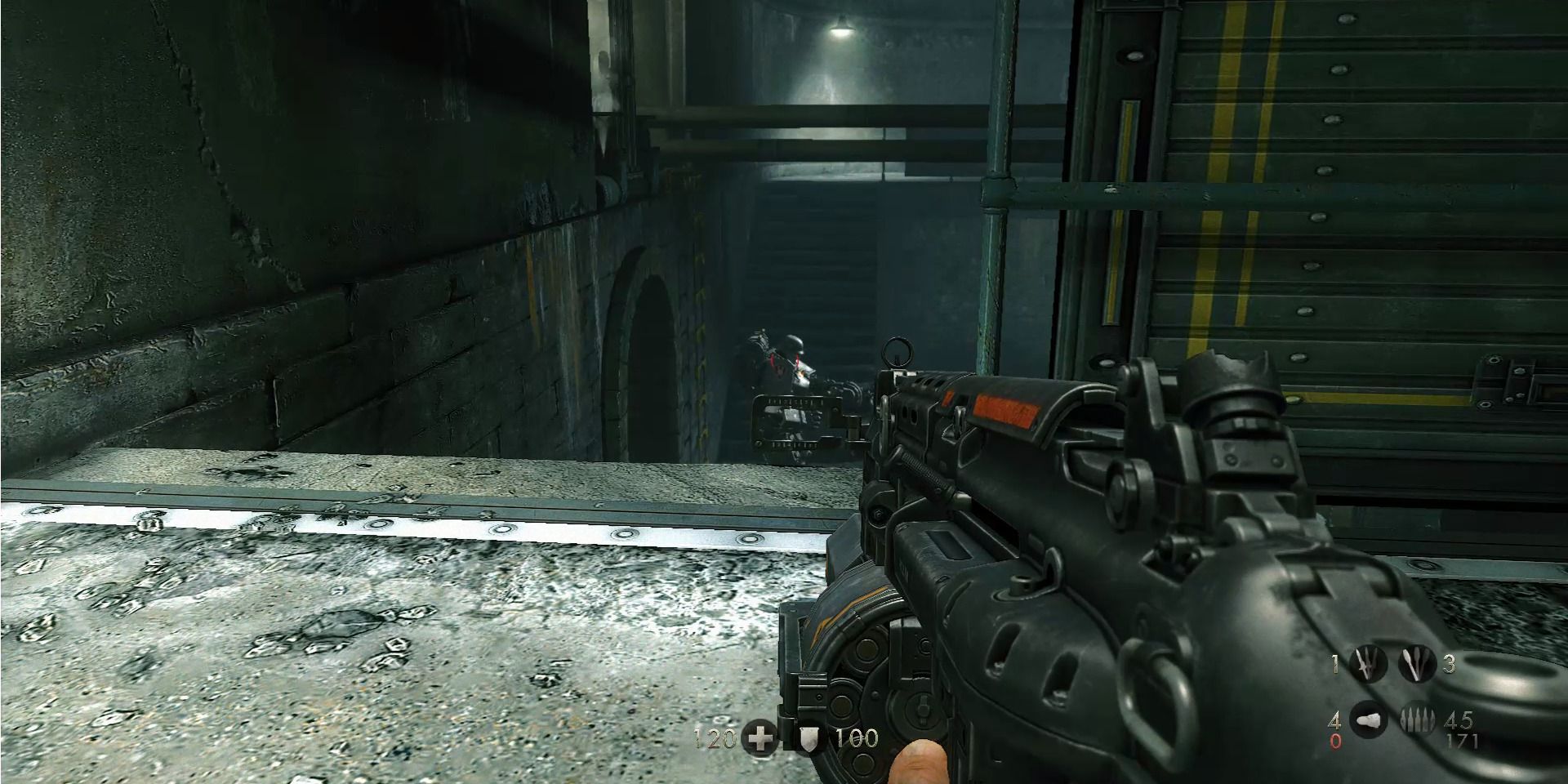Click the health cross icon on the HUD

pyautogui.click(x=760, y=737)
